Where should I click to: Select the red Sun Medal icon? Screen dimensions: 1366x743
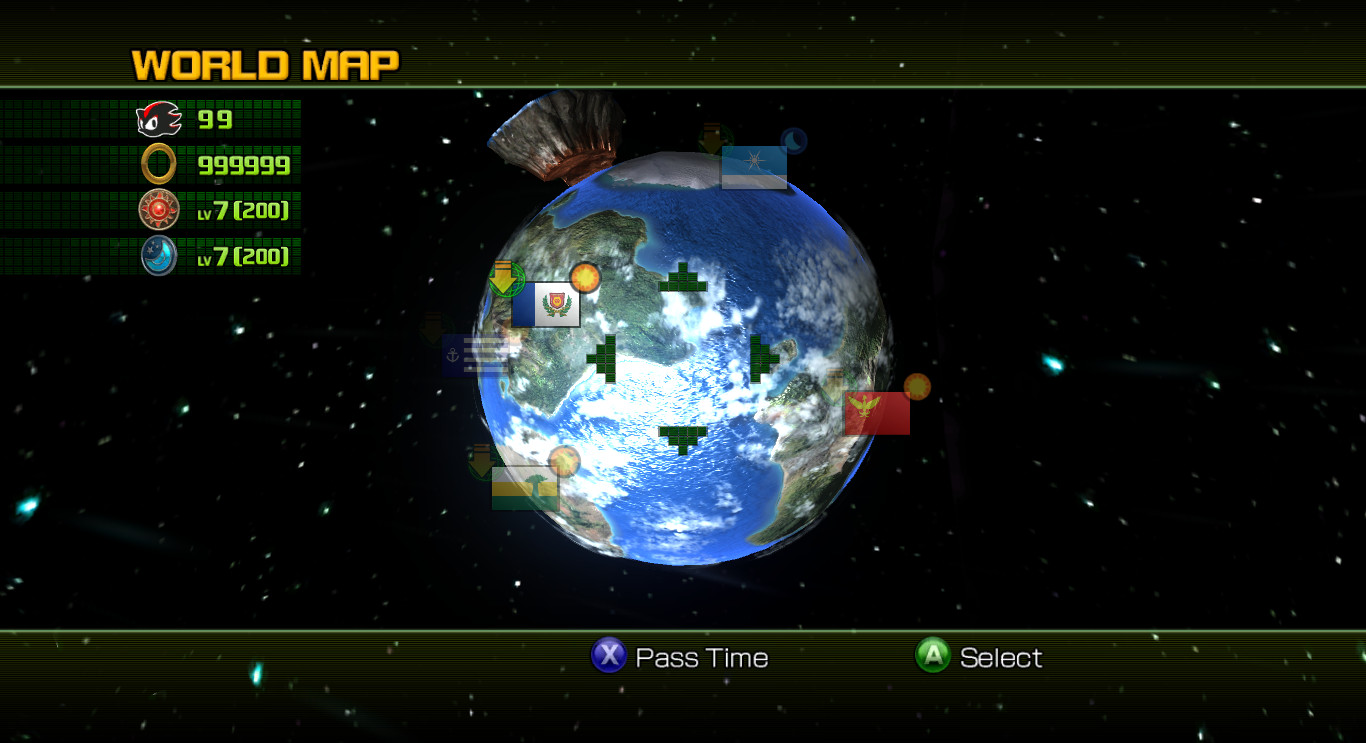click(157, 210)
